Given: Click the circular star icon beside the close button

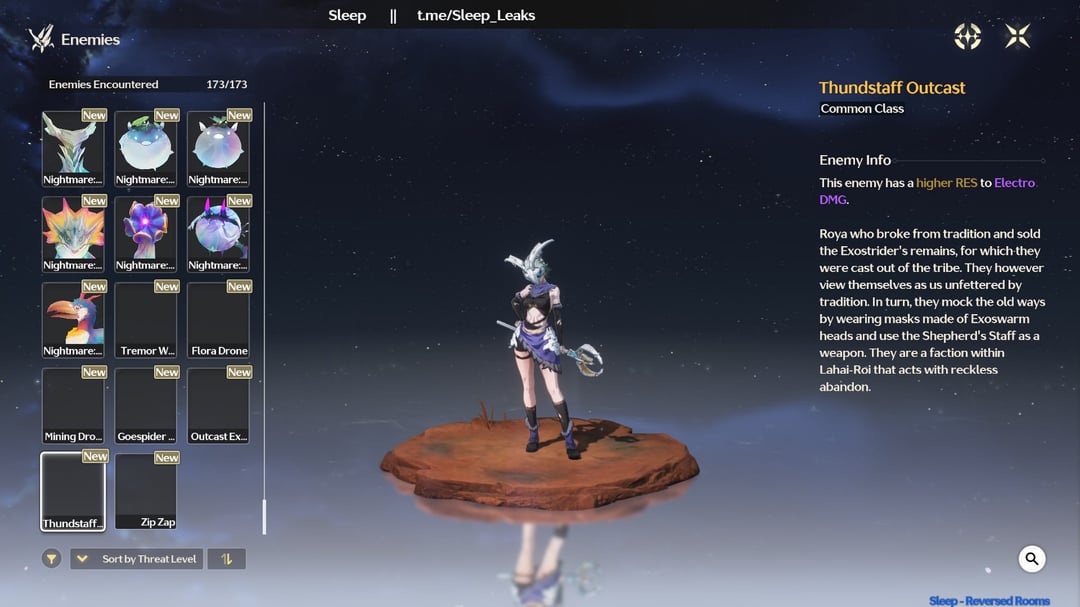Looking at the screenshot, I should (x=967, y=37).
